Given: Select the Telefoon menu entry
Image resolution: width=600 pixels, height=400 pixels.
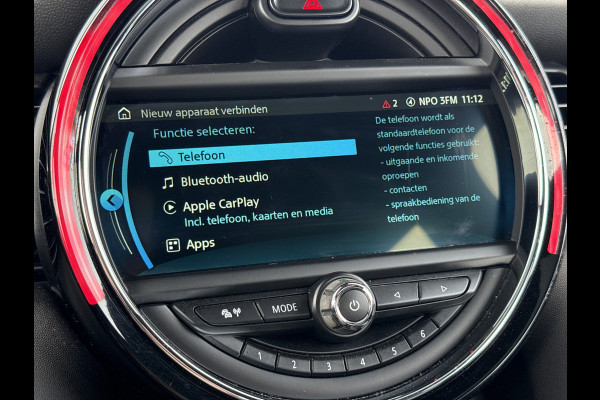Looking at the screenshot, I should click(252, 155).
